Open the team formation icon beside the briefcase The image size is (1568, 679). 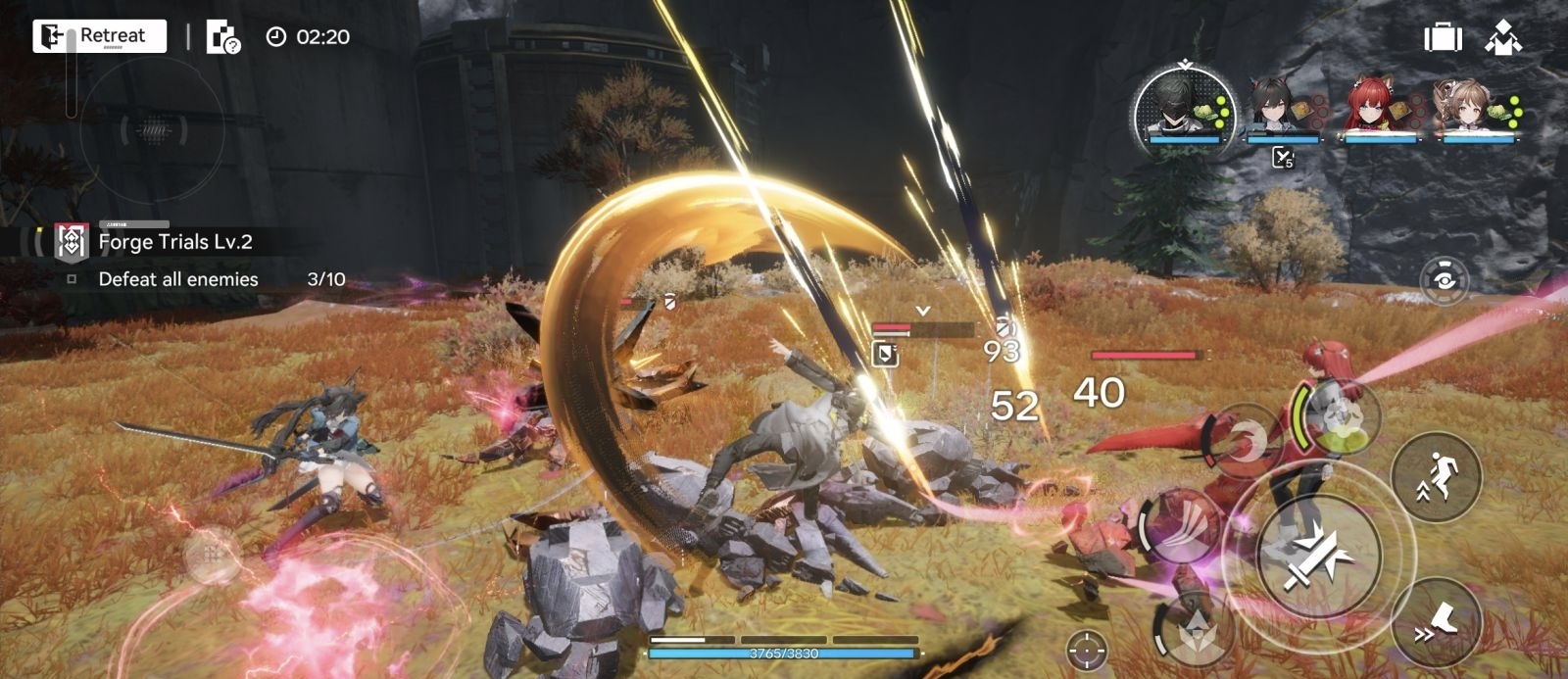click(x=1502, y=38)
